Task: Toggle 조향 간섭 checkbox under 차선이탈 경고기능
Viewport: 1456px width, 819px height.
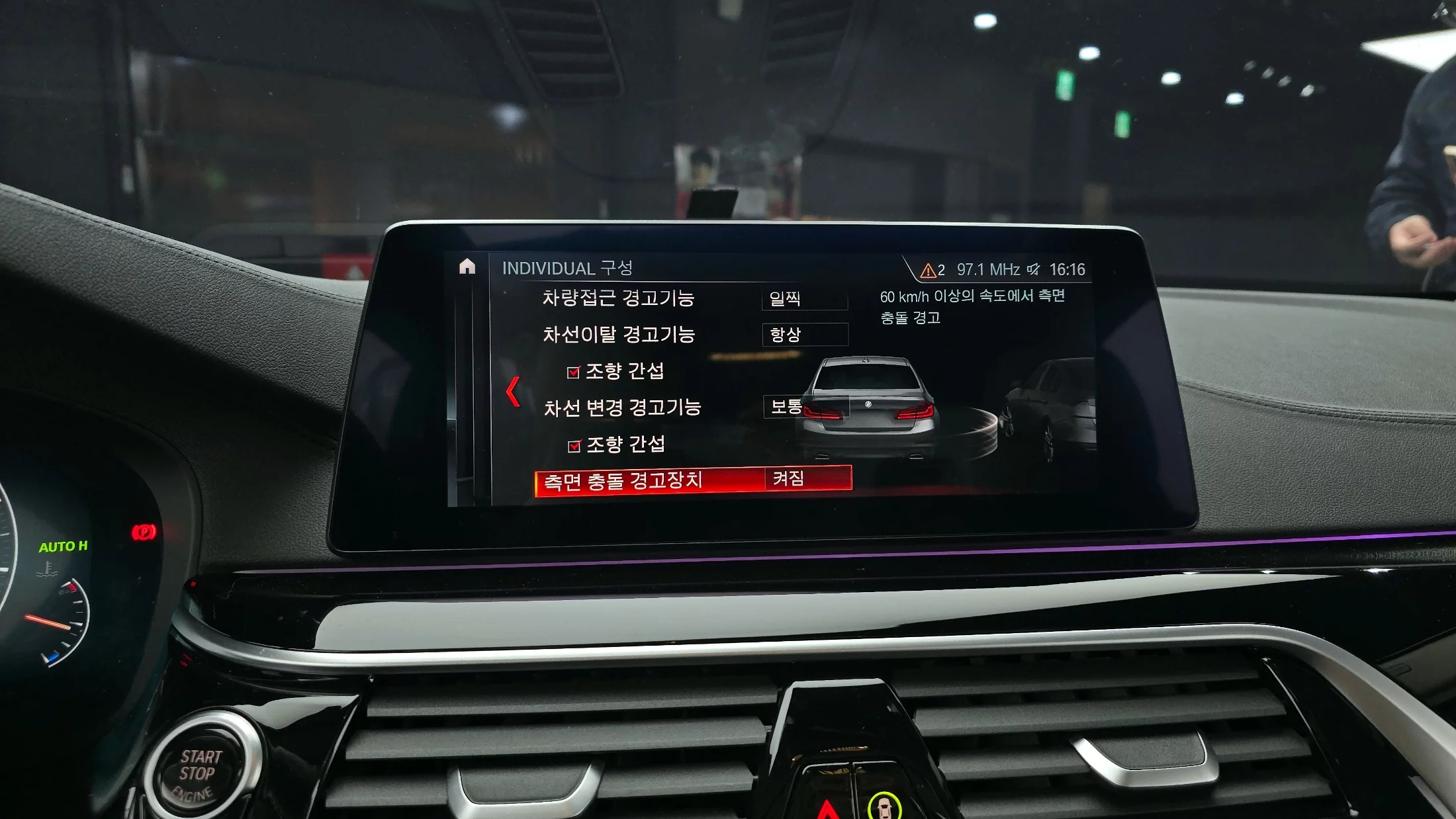Action: tap(574, 372)
